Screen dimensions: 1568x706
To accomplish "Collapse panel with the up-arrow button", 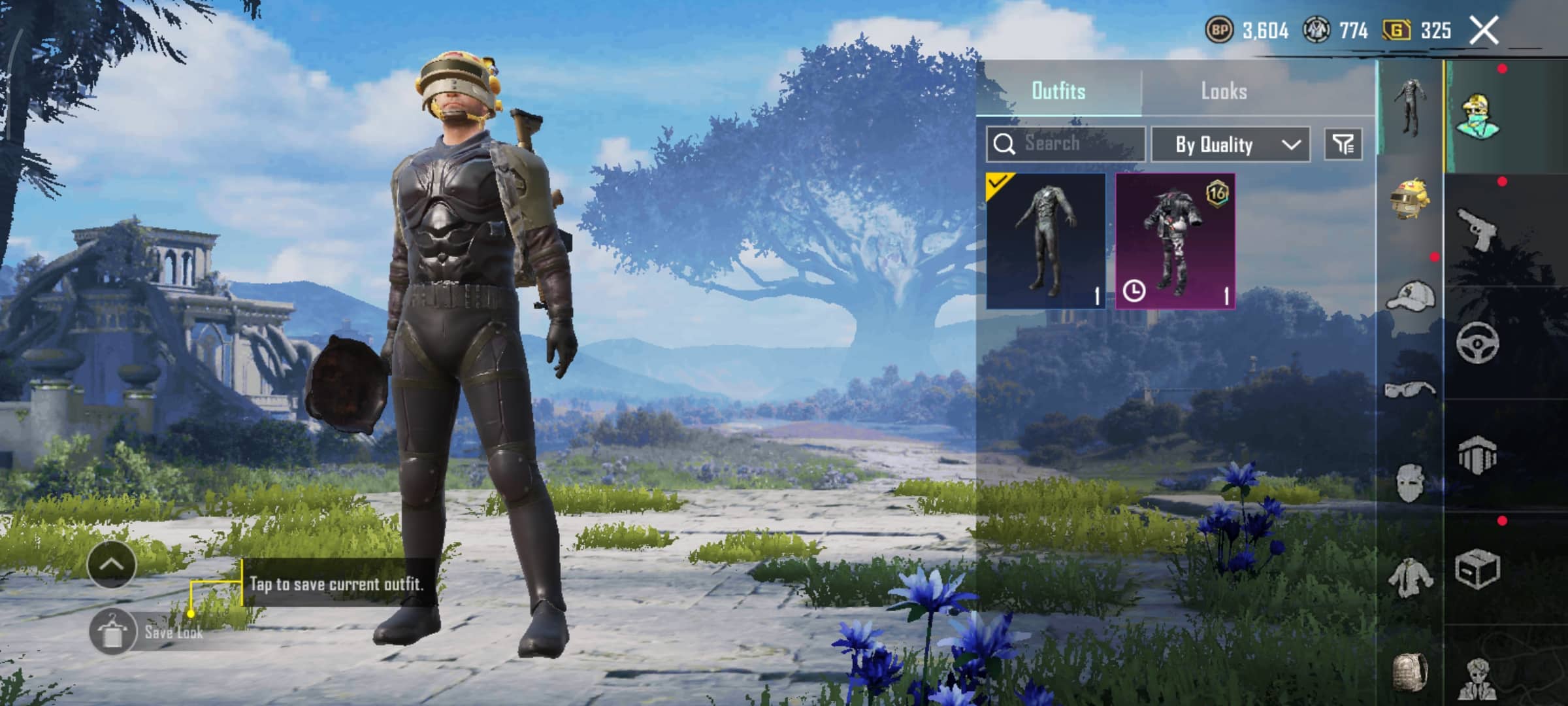I will pos(111,565).
